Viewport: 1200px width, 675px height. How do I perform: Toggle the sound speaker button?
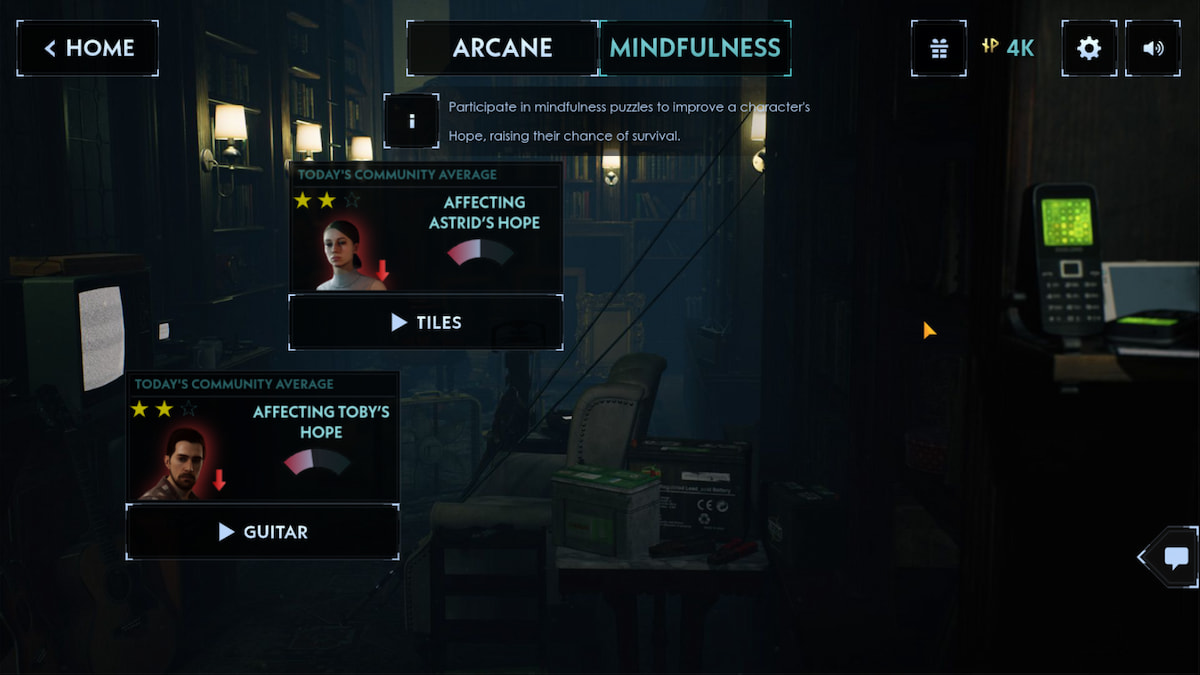point(1153,48)
